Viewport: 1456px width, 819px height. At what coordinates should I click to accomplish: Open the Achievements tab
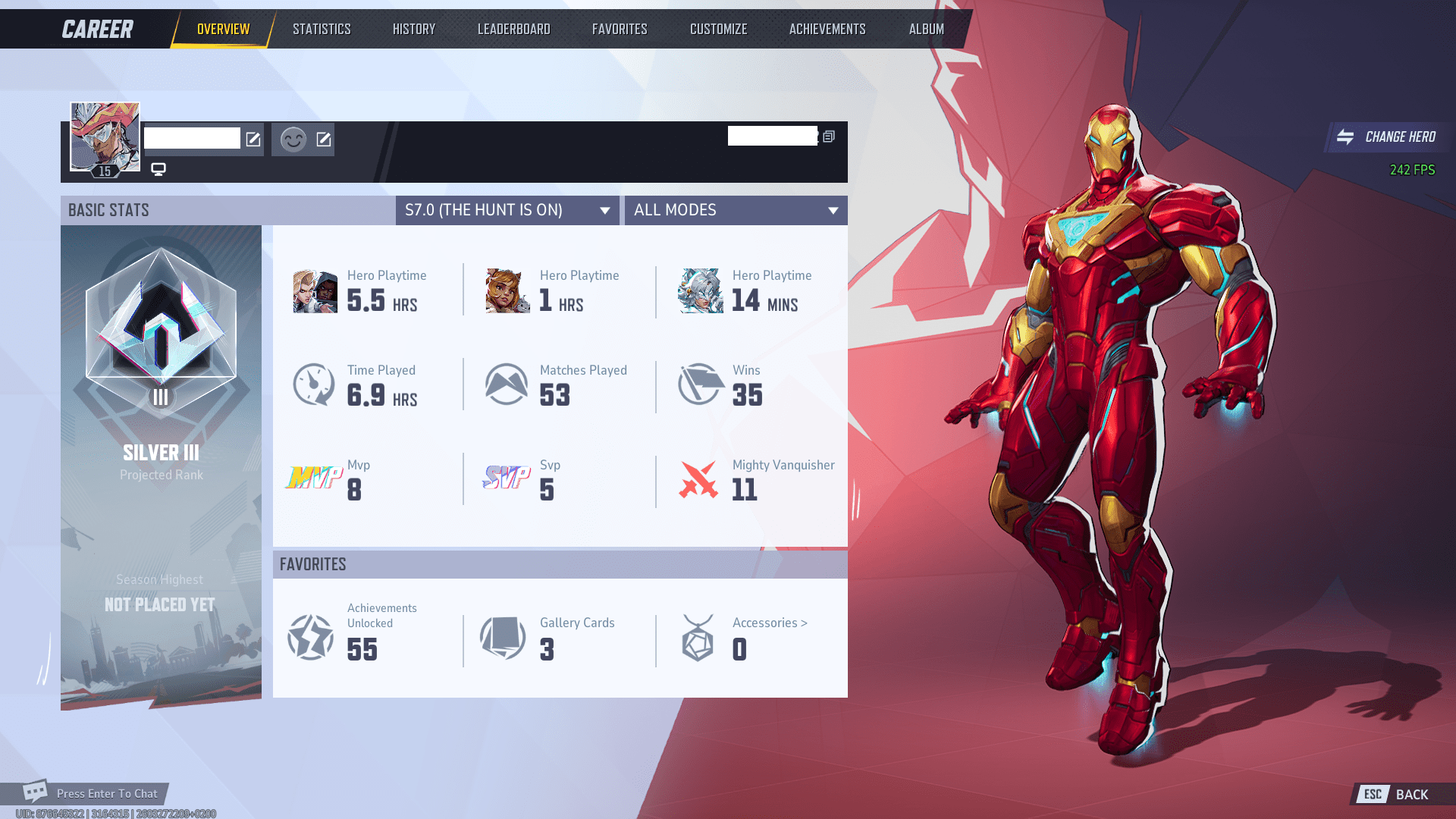click(x=827, y=28)
